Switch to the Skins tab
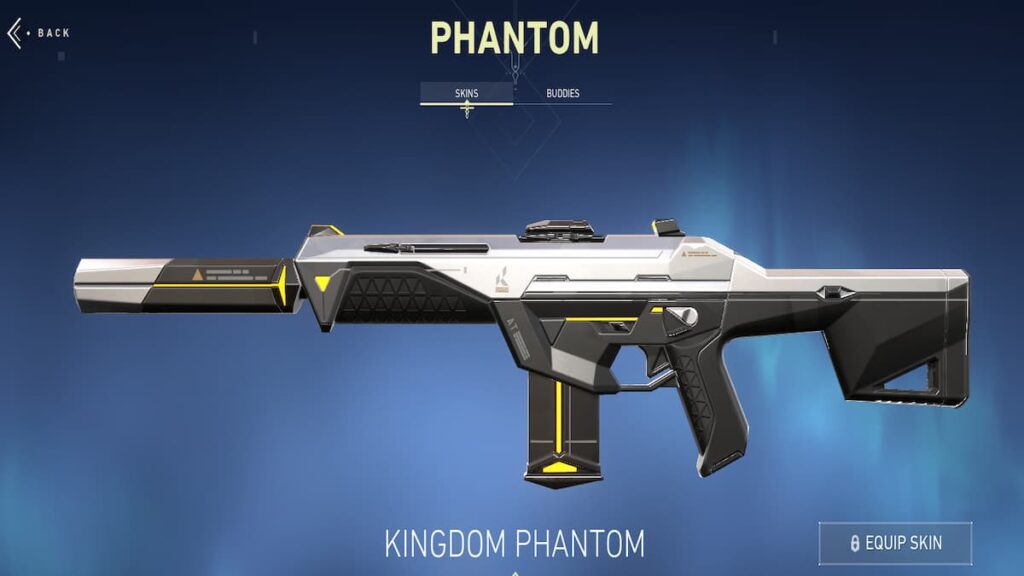Screen dimensions: 1024x576 tap(466, 94)
